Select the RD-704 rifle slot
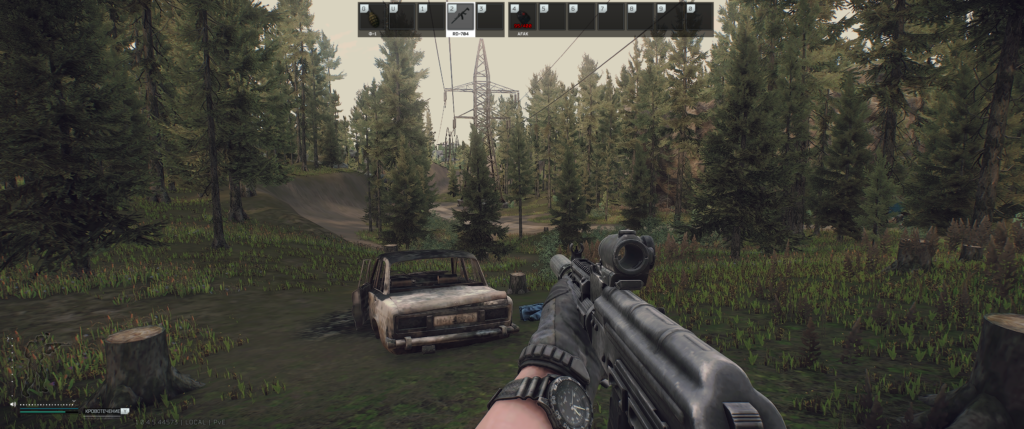This screenshot has height=429, width=1024. pos(460,18)
